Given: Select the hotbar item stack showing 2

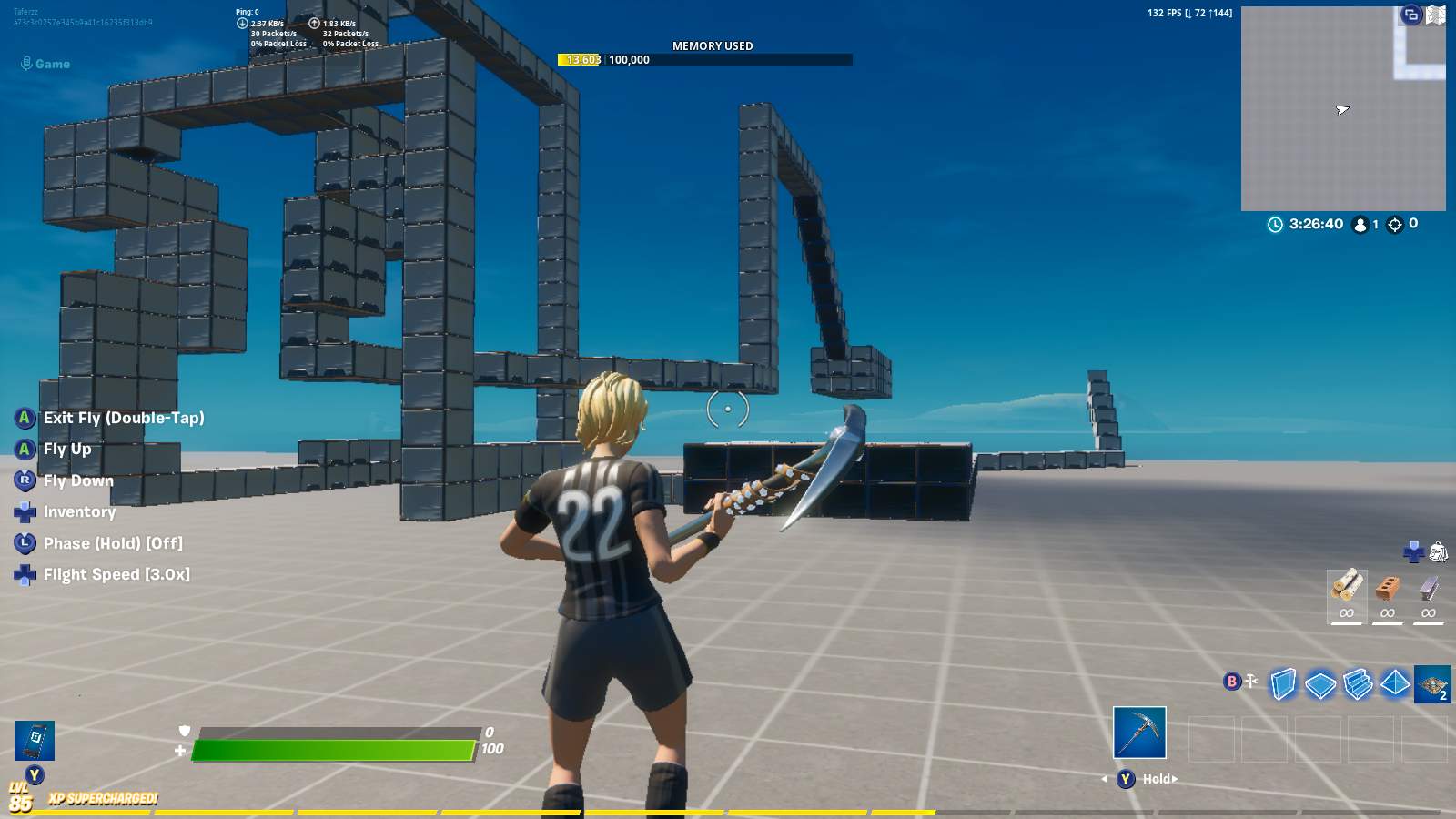Looking at the screenshot, I should 1431,686.
